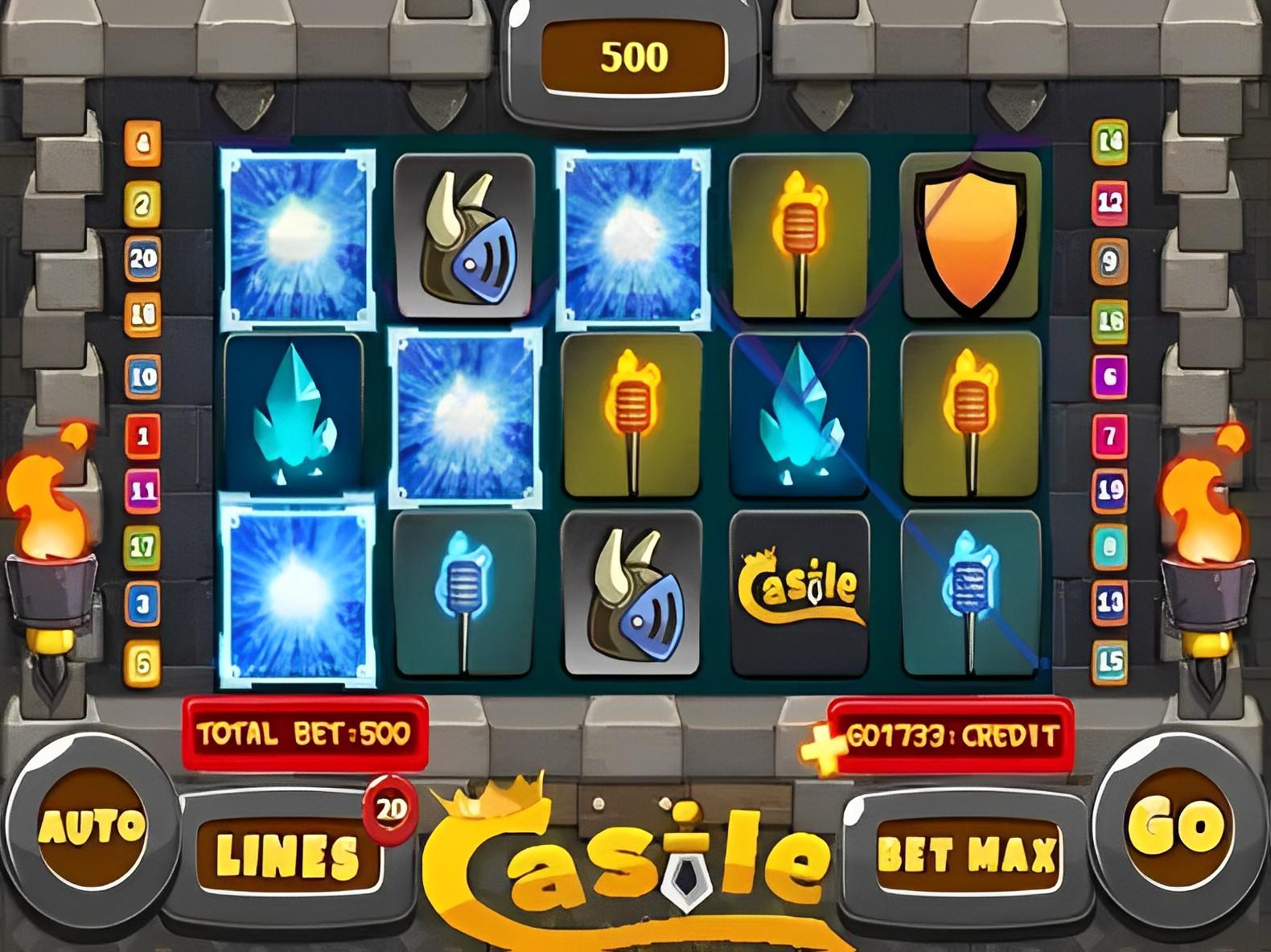
Task: Click the 500 bet display at the top
Action: (x=635, y=56)
